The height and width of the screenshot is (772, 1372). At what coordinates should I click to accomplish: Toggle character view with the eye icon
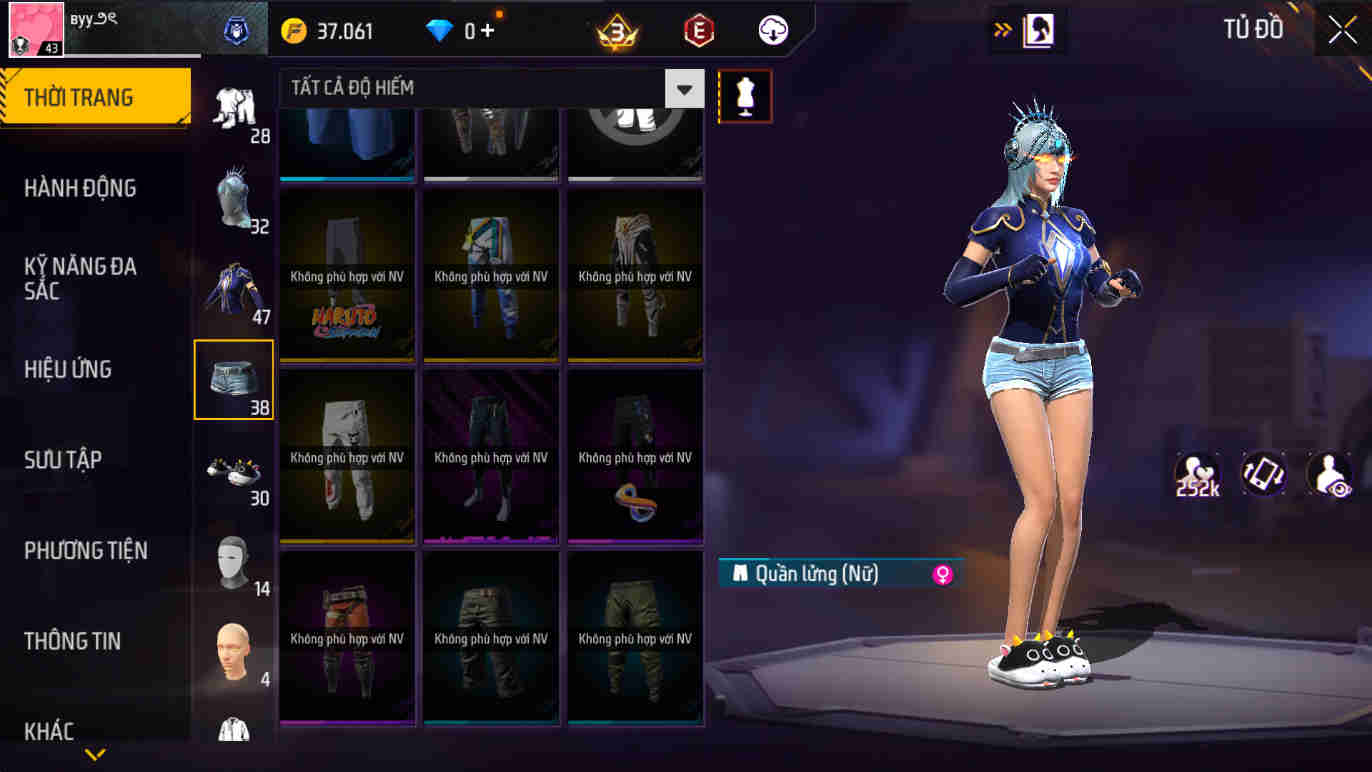pos(1329,473)
